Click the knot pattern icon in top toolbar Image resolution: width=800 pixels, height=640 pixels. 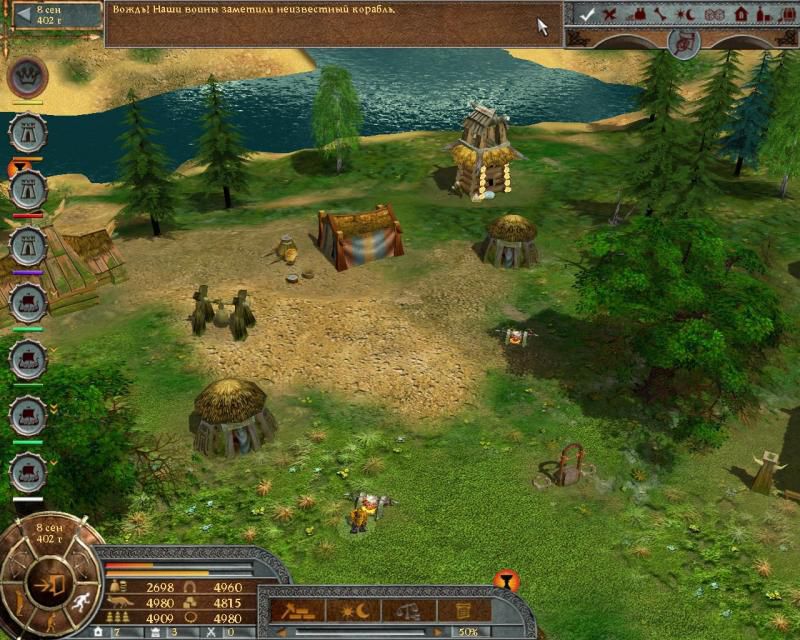(714, 14)
